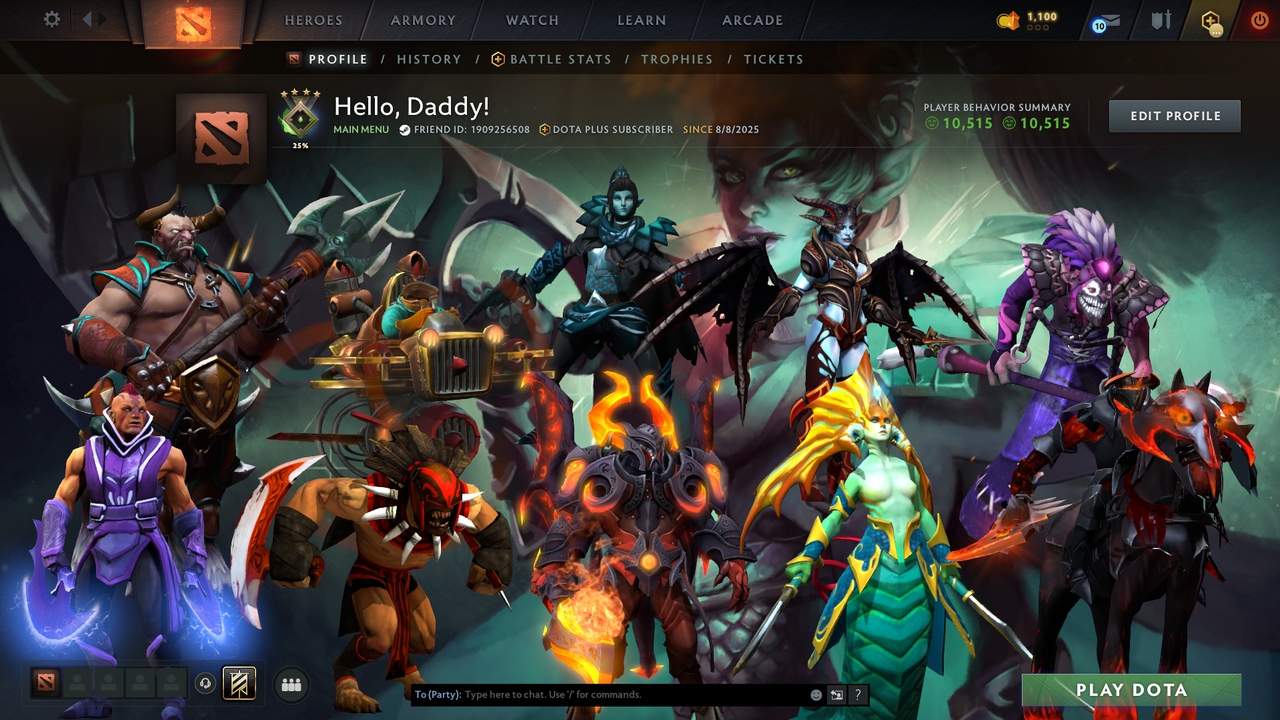The width and height of the screenshot is (1280, 720).
Task: Click the '?' chat commands help button
Action: pyautogui.click(x=858, y=694)
